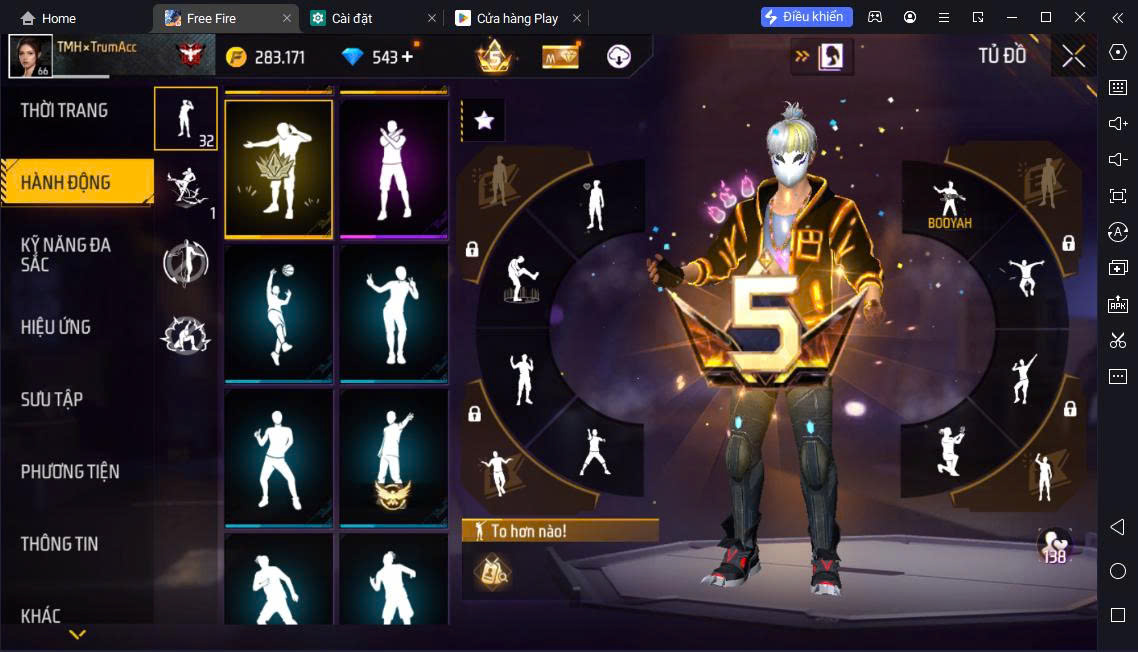Image resolution: width=1138 pixels, height=652 pixels.
Task: Add diamonds with the plus button
Action: pos(407,57)
